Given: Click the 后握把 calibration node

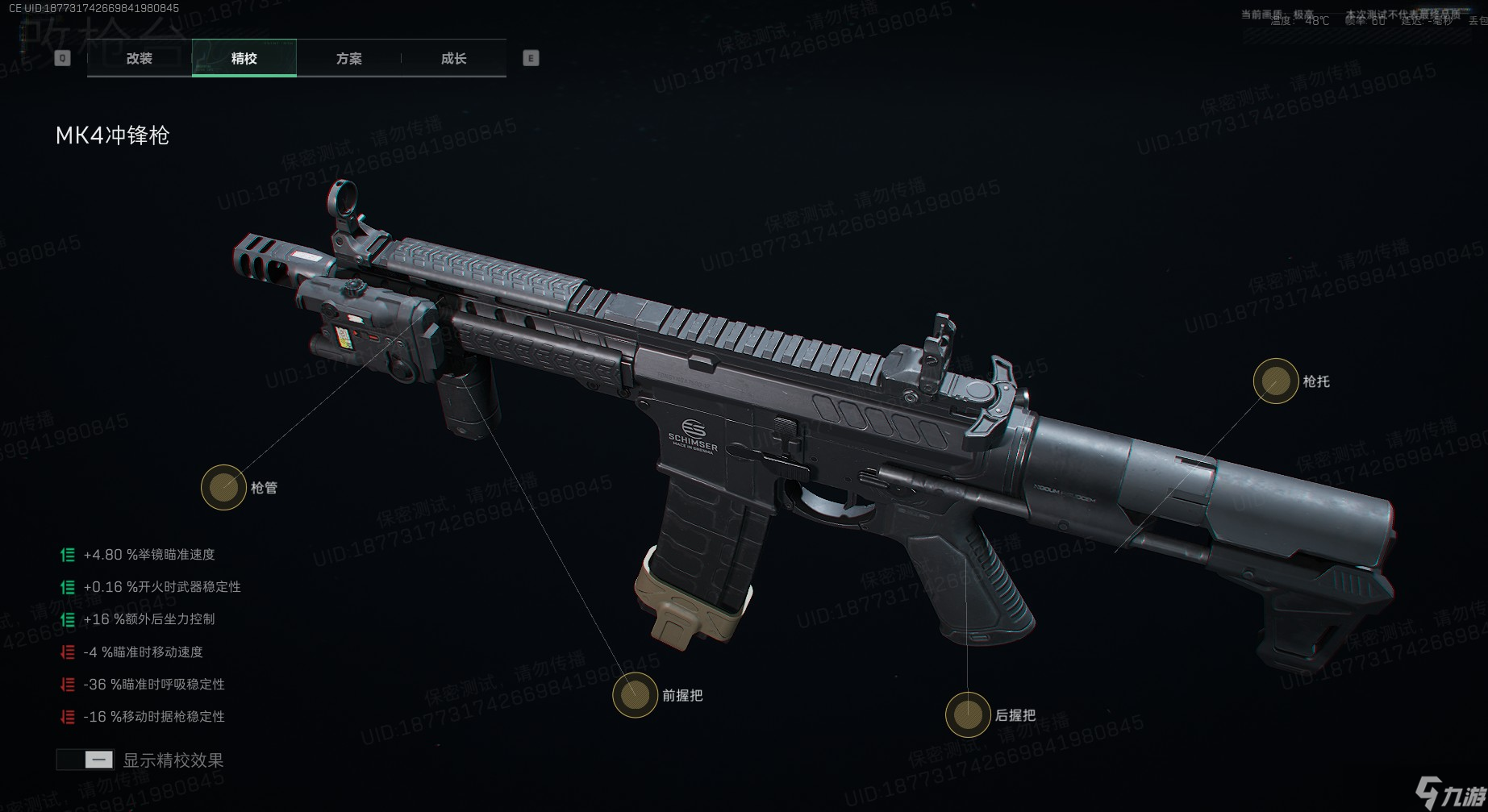Looking at the screenshot, I should pyautogui.click(x=967, y=714).
